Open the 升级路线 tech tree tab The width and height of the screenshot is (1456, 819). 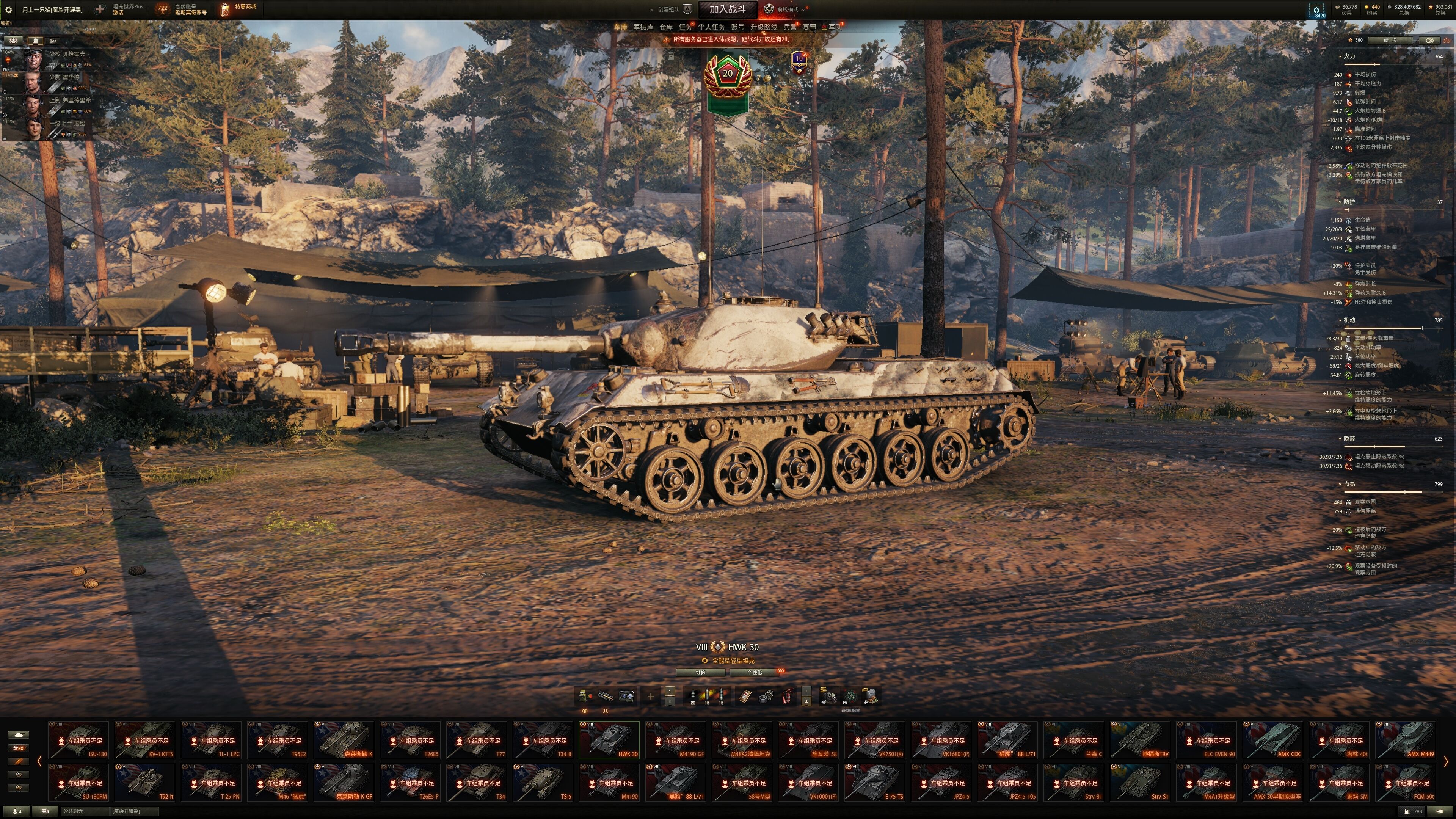(763, 27)
